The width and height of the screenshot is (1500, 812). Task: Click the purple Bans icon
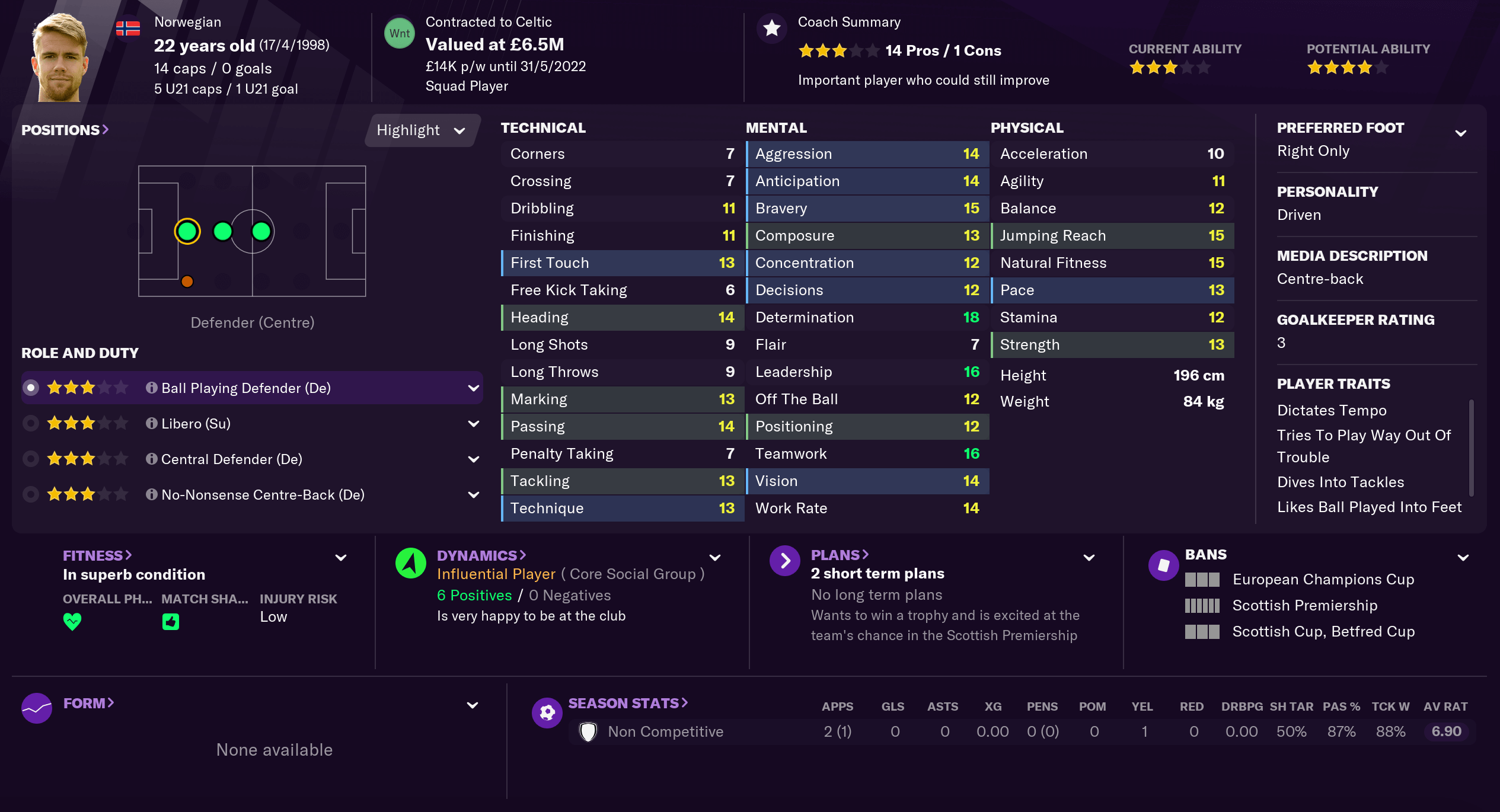point(1163,565)
